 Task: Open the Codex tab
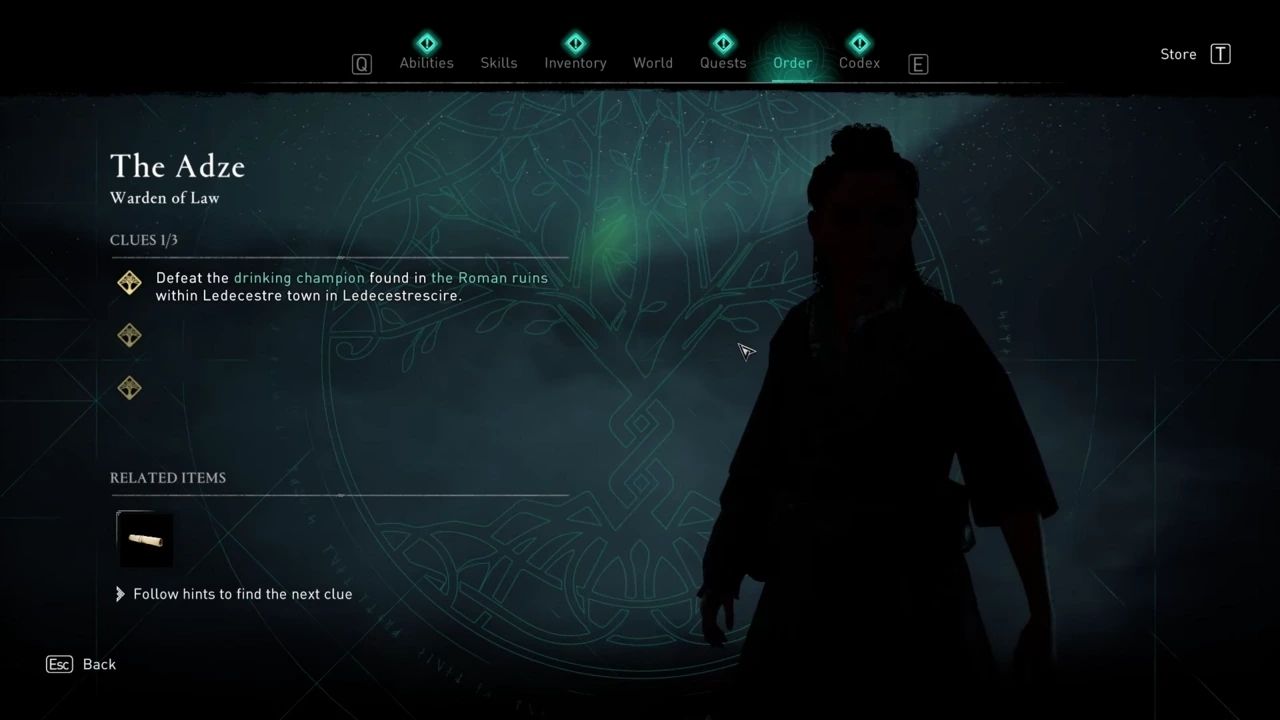pyautogui.click(x=859, y=62)
